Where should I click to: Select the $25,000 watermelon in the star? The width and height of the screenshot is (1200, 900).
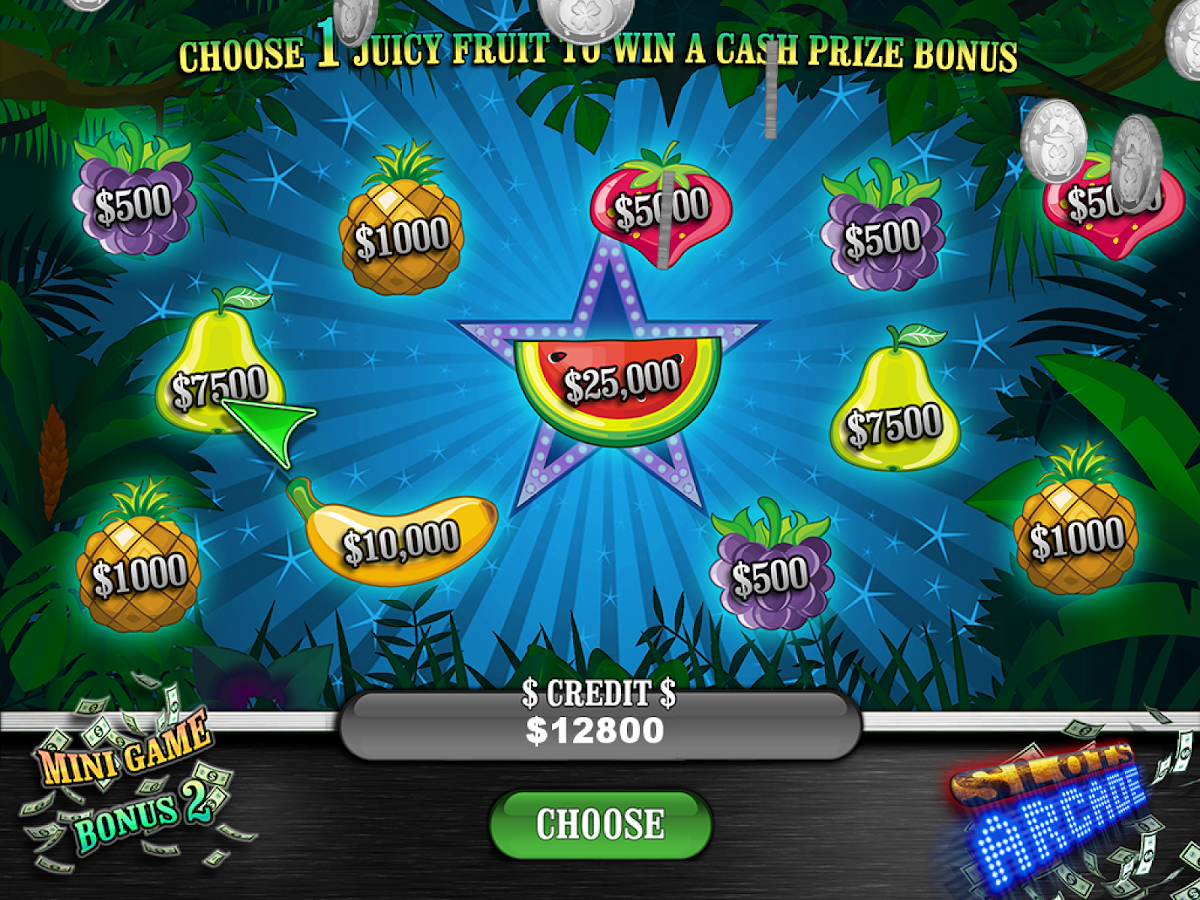[x=620, y=385]
